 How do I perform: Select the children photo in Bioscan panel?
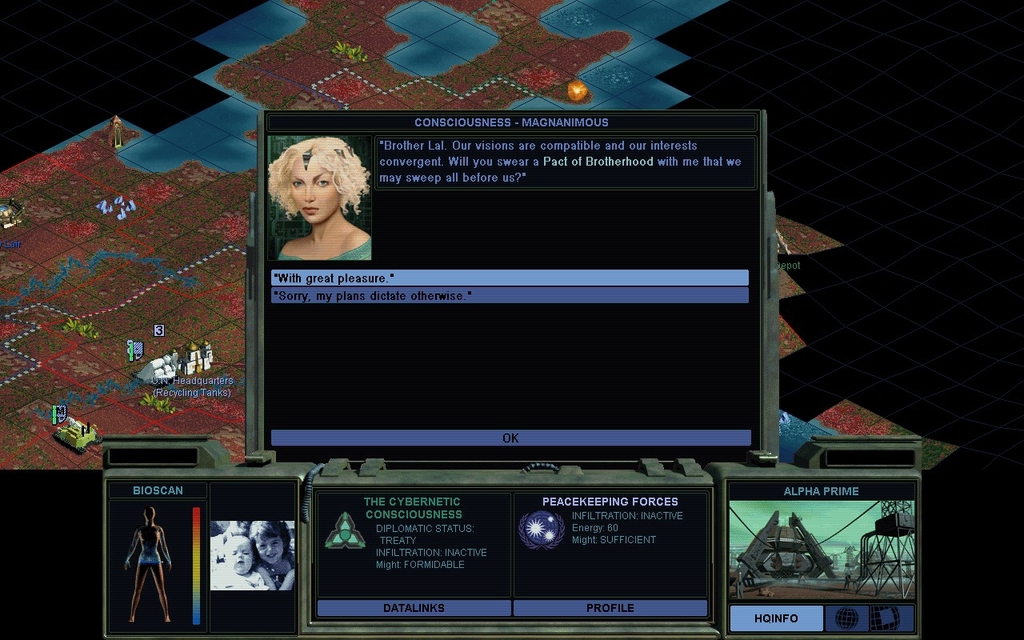[x=252, y=555]
